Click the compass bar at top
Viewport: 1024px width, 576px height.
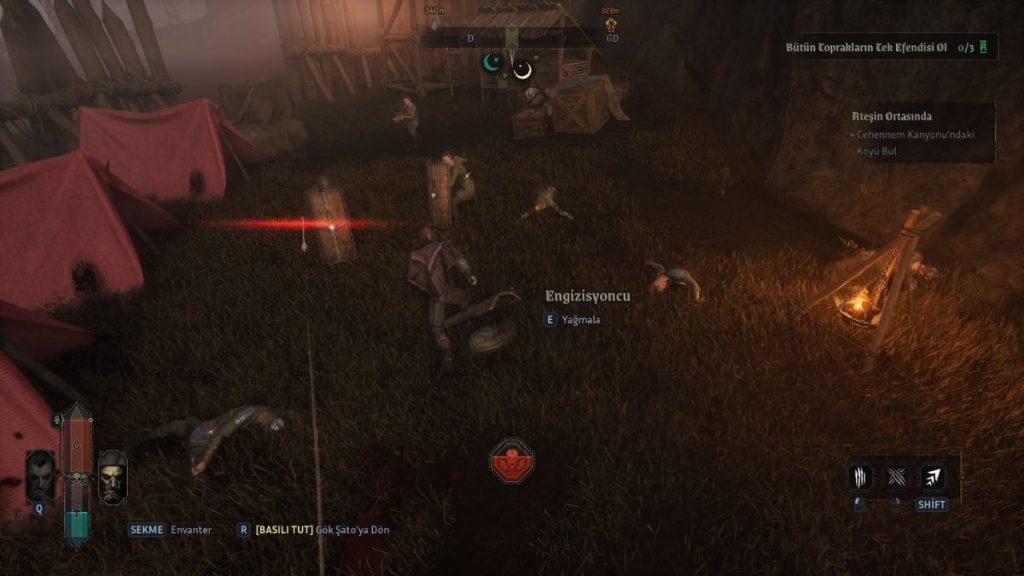512,38
